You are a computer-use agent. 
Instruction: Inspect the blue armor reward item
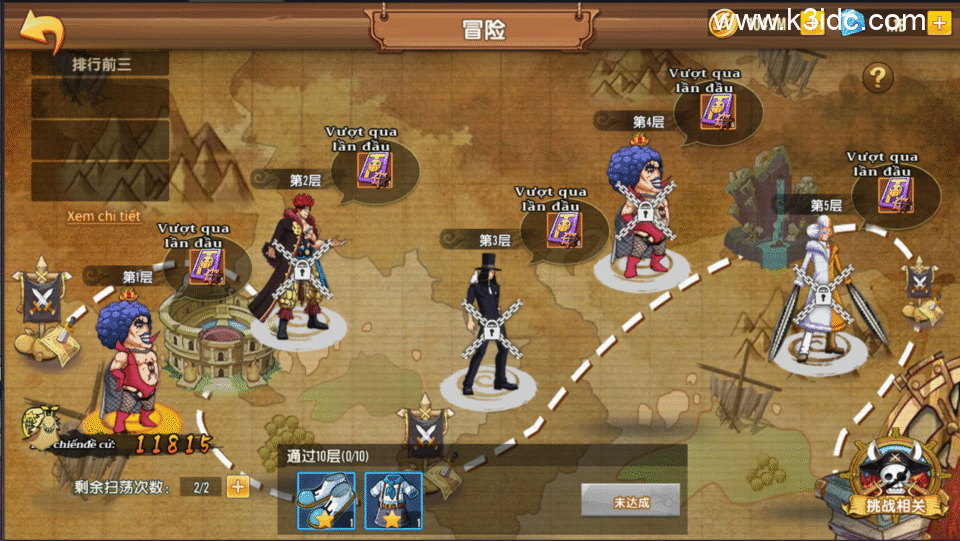(x=393, y=499)
